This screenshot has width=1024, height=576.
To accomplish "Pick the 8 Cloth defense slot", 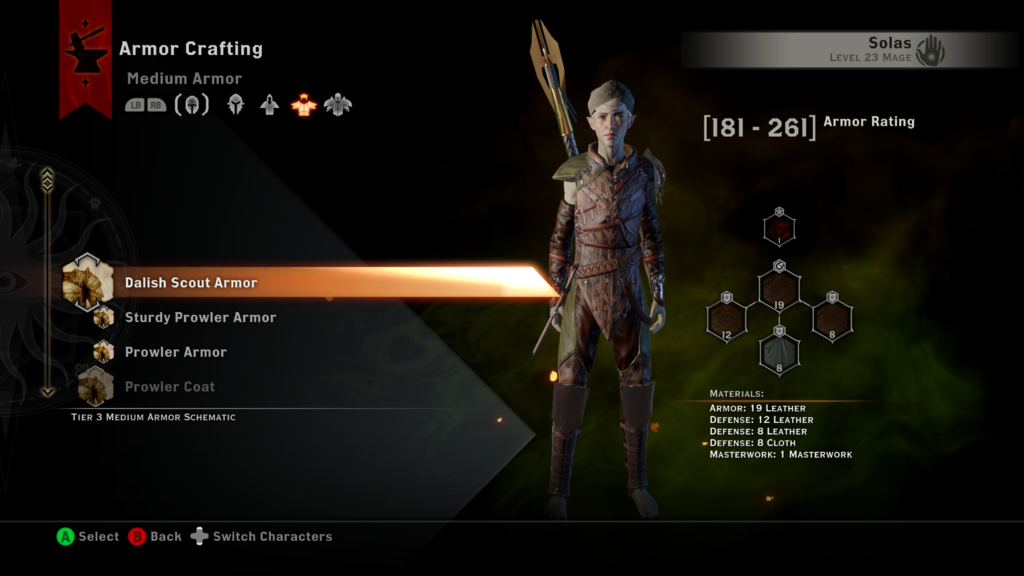I will coord(779,352).
